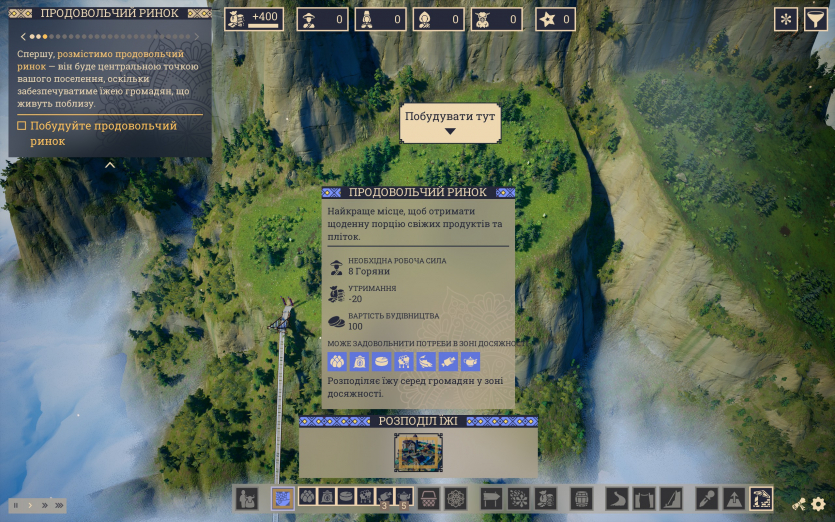
Task: Go to the next tutorial step arrow
Action: click(196, 36)
